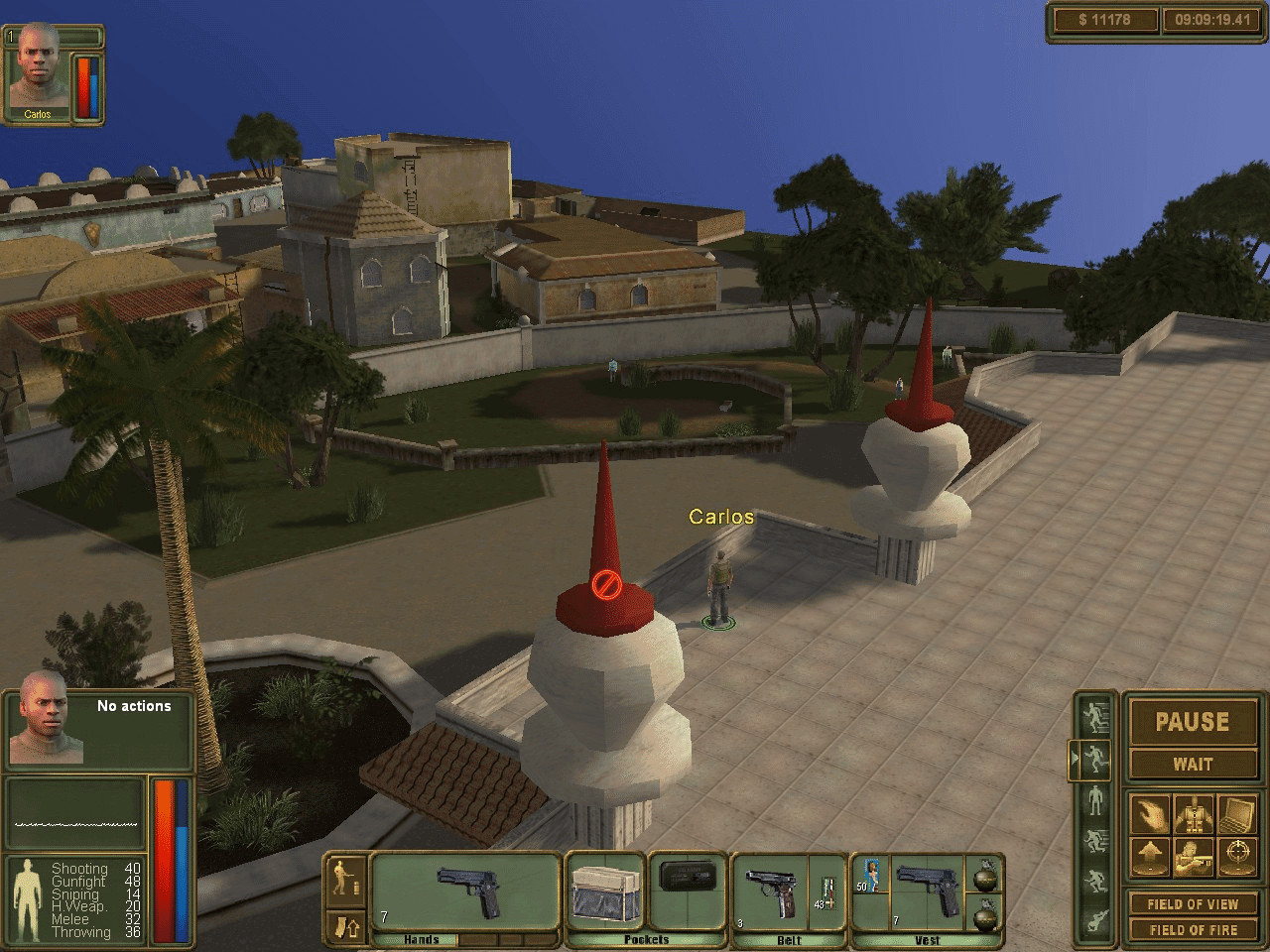This screenshot has width=1270, height=952.
Task: Open the tactical vest inventory icon
Action: tap(1193, 815)
